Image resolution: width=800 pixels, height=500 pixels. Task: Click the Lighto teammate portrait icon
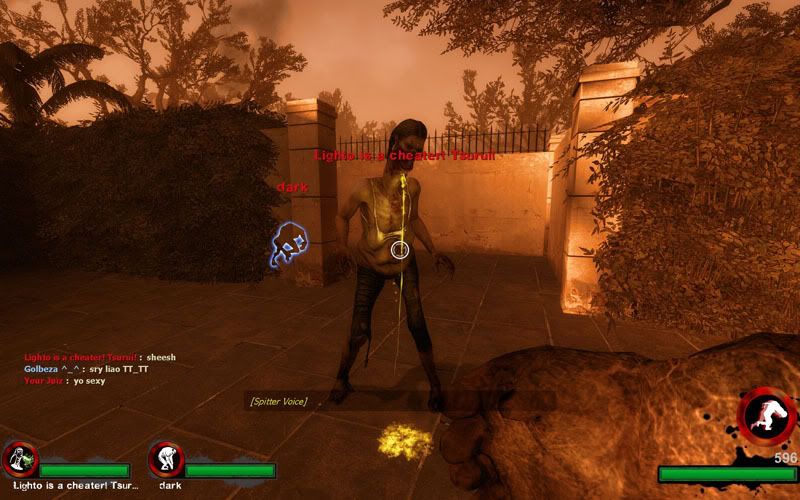20,459
